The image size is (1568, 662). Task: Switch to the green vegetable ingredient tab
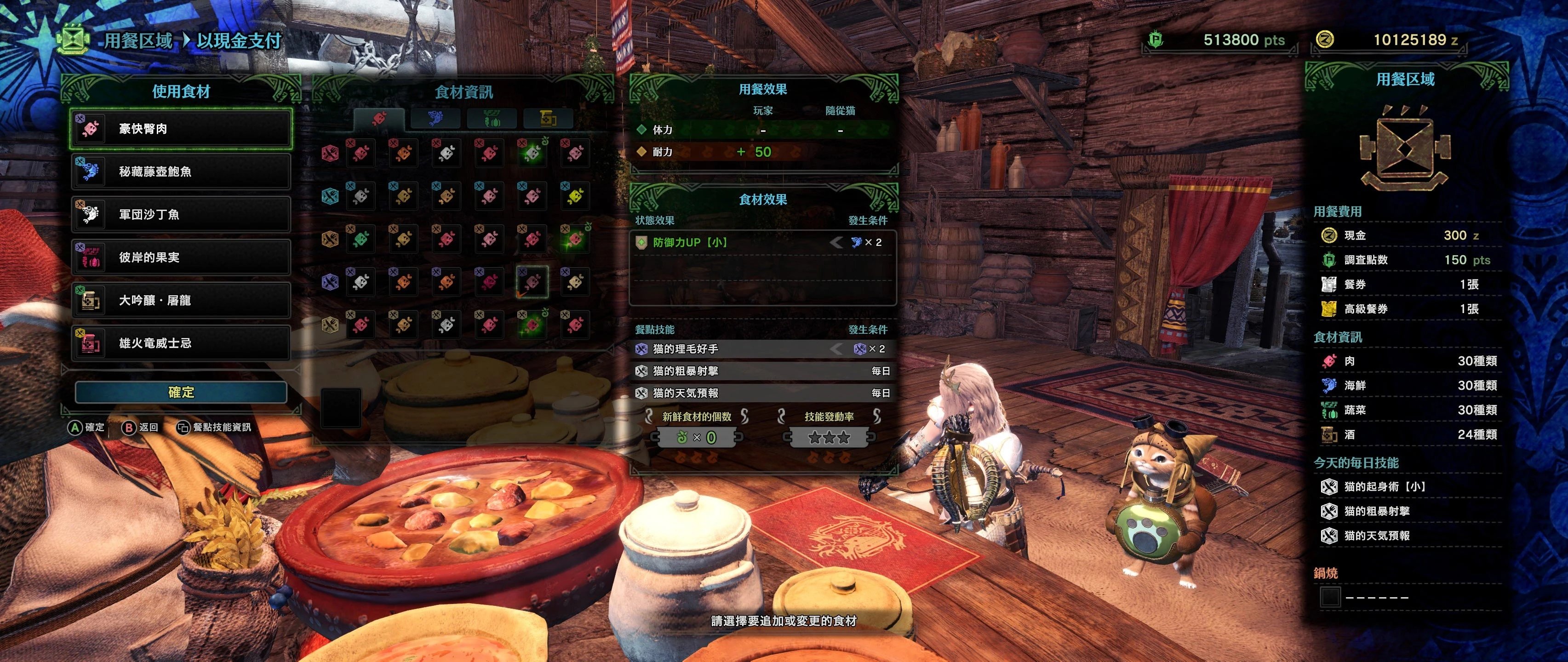tap(491, 118)
